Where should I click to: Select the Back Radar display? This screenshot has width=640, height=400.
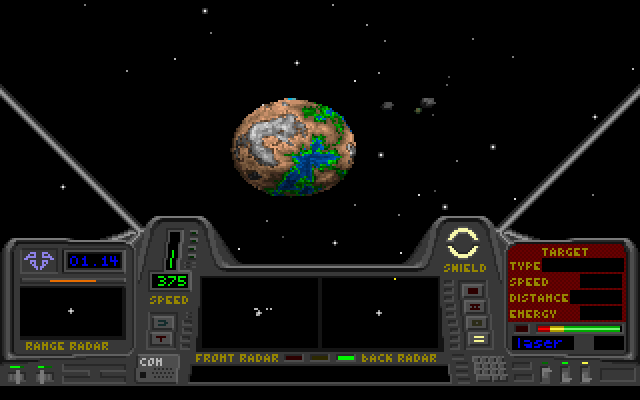[379, 312]
